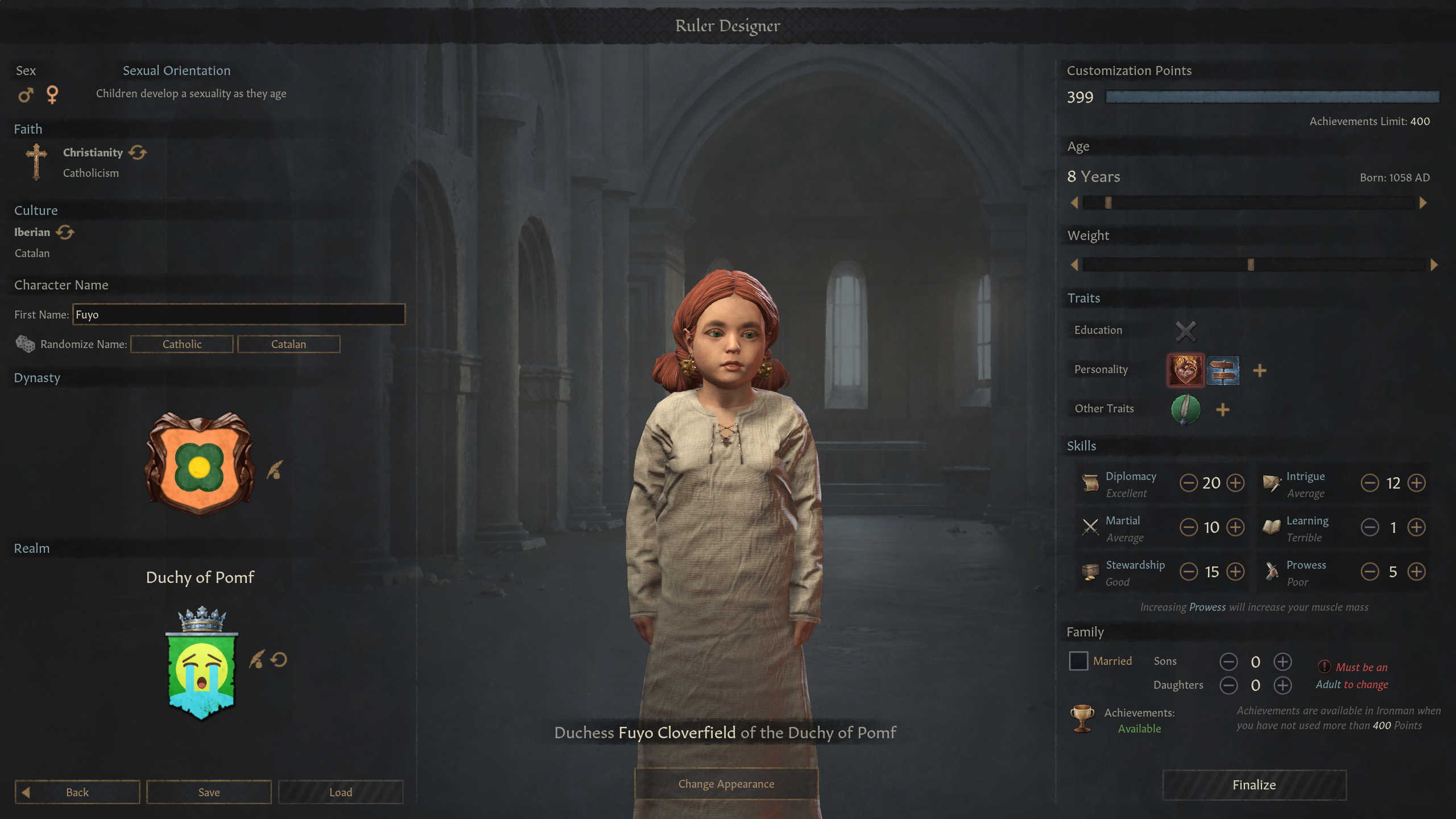This screenshot has height=819, width=1456.
Task: Increase the Learning skill
Action: coord(1416,527)
